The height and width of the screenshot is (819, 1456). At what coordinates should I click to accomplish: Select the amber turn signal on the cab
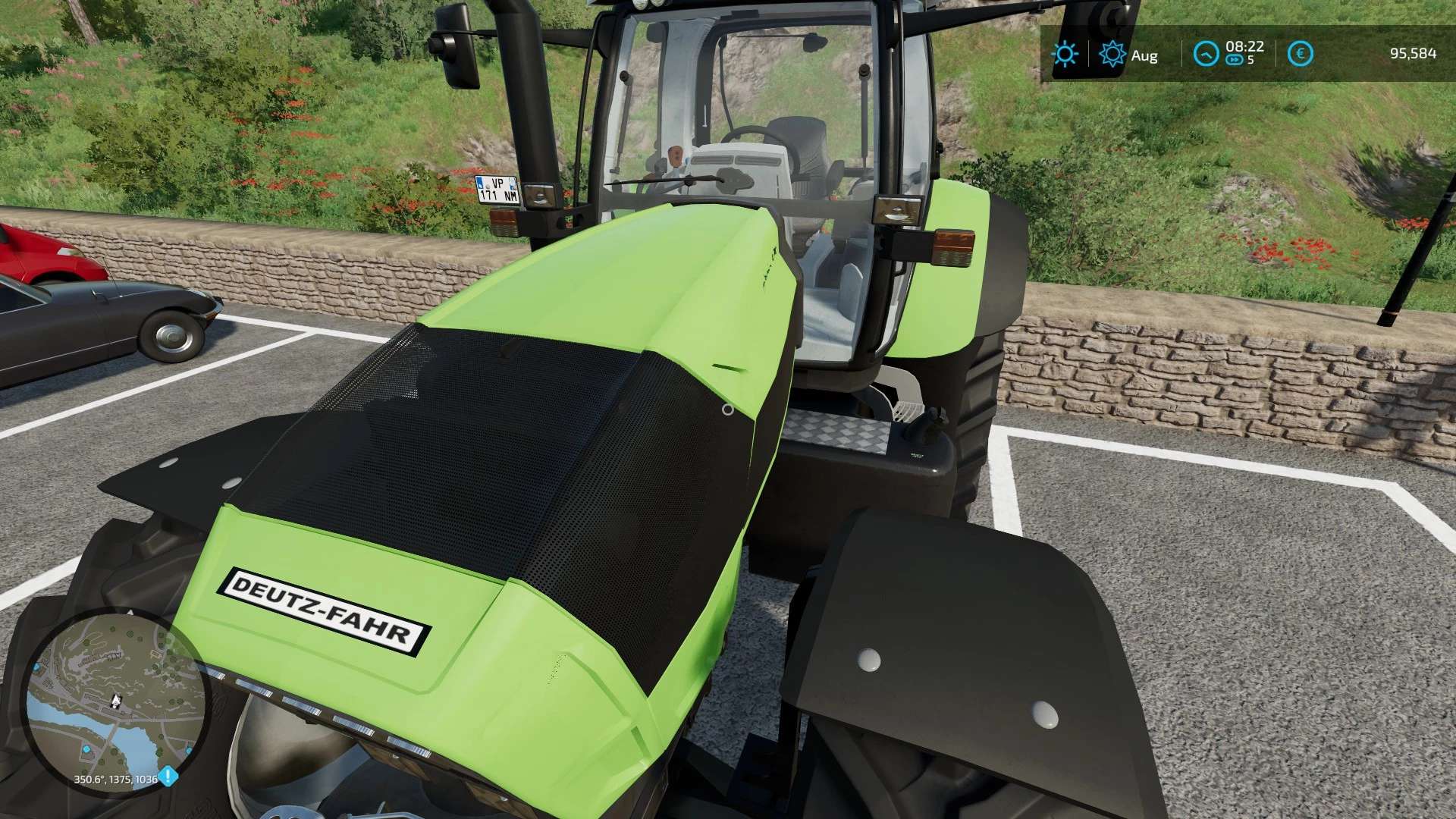pos(954,246)
